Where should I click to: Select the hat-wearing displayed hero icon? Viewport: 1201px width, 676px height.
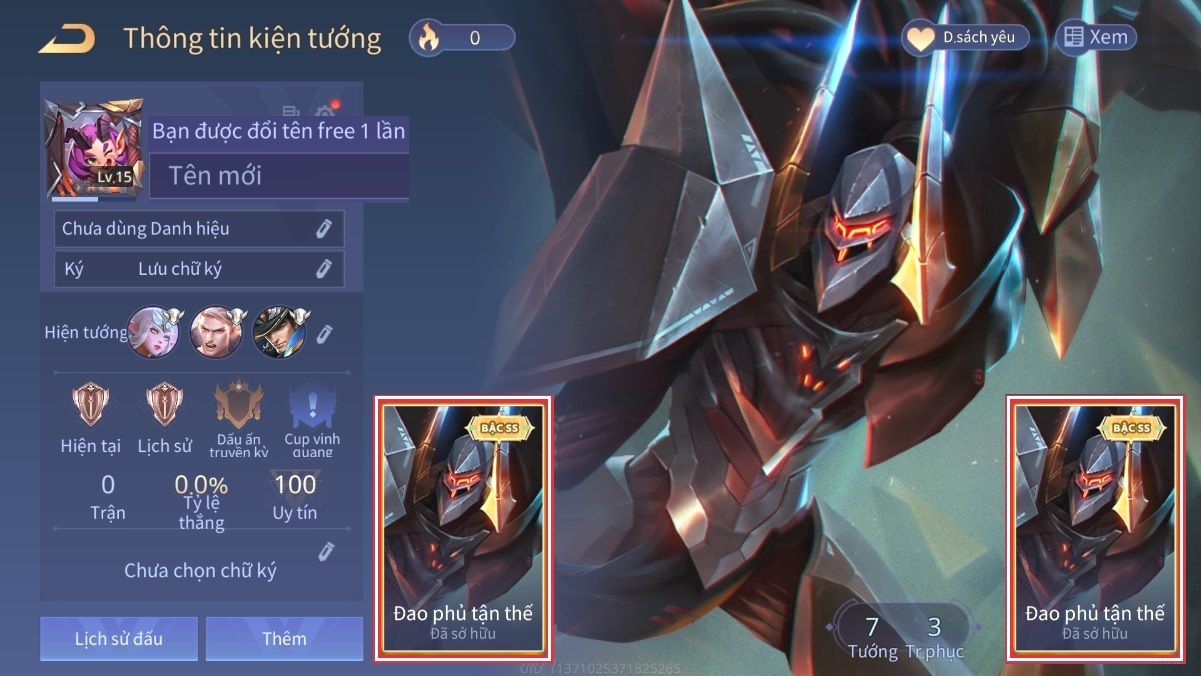tap(277, 331)
